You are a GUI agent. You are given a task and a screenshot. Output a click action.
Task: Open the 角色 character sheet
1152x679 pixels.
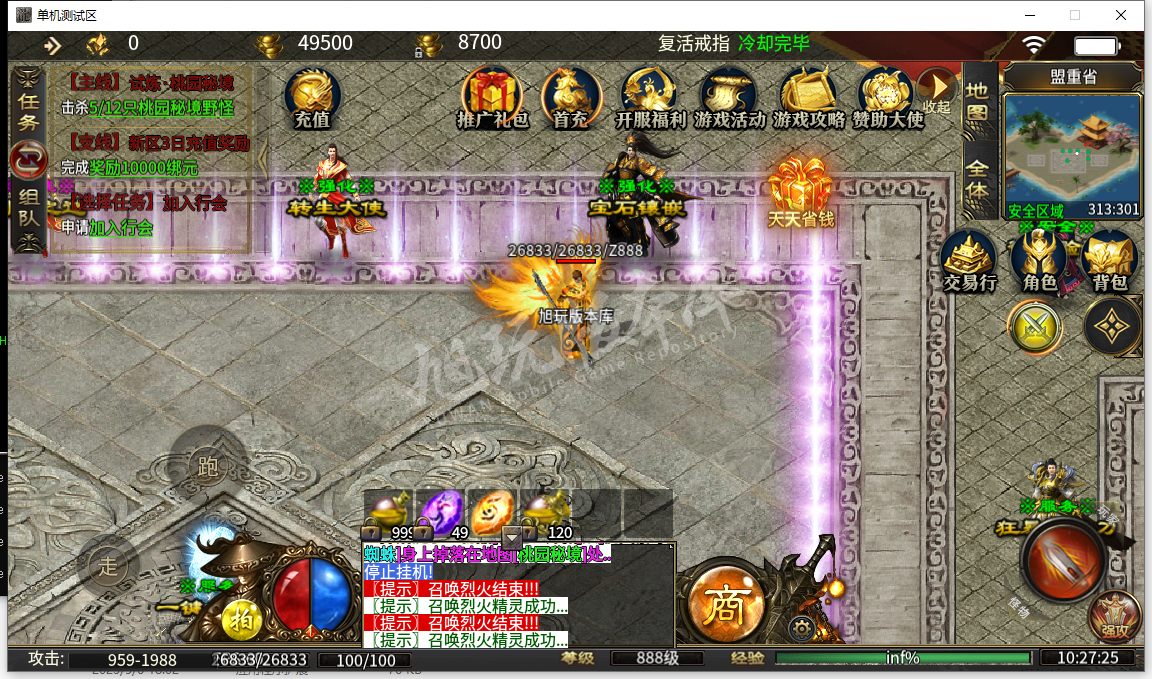(1040, 262)
